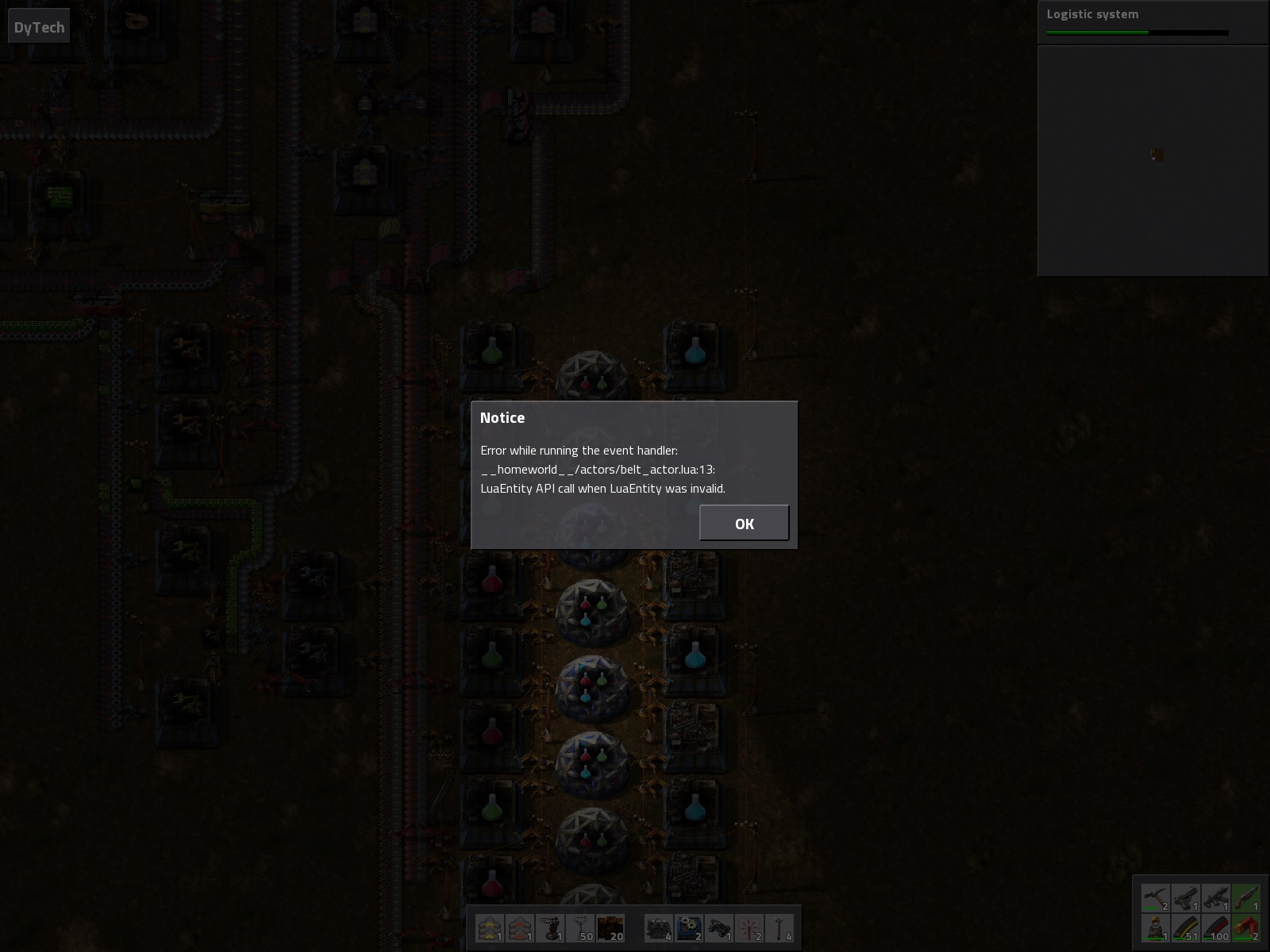Screen dimensions: 1270x952
Task: Switch to the submachine gun slot
Action: [1216, 898]
